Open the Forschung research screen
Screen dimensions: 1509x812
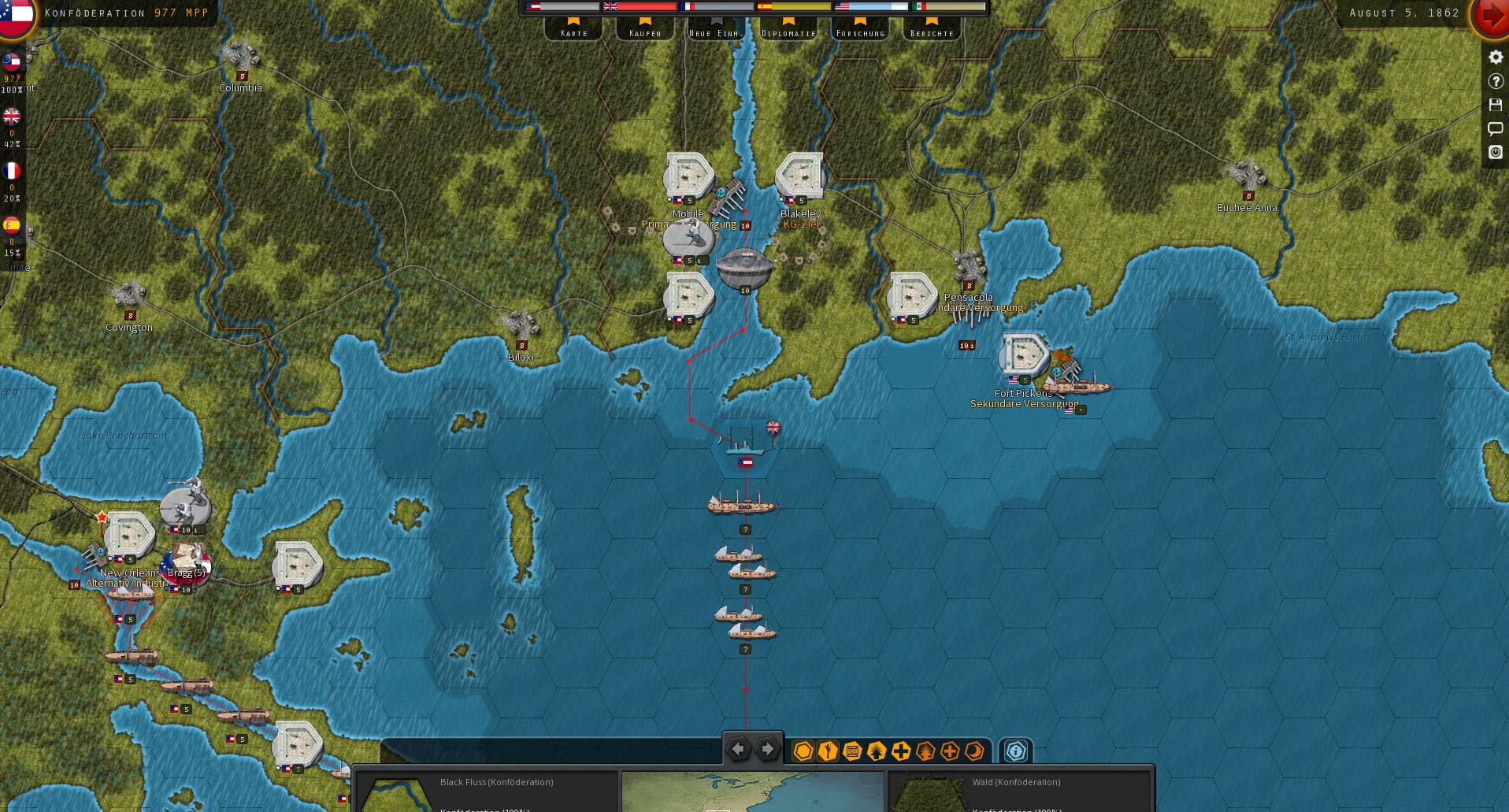point(860,30)
